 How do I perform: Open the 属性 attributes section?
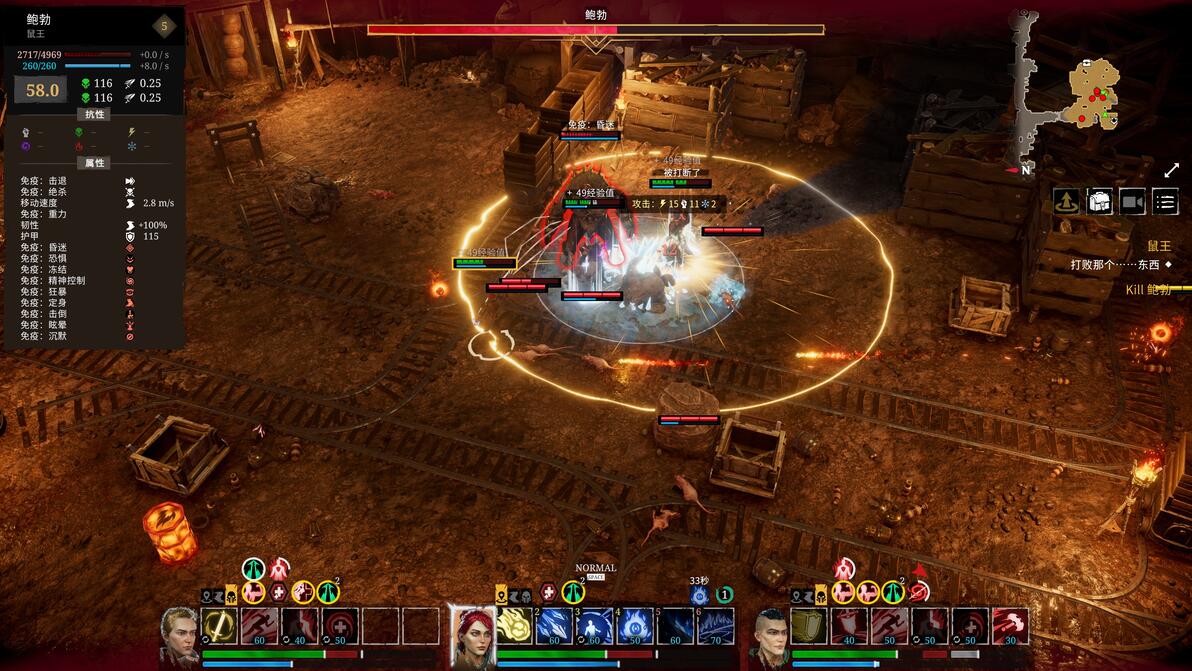[94, 163]
